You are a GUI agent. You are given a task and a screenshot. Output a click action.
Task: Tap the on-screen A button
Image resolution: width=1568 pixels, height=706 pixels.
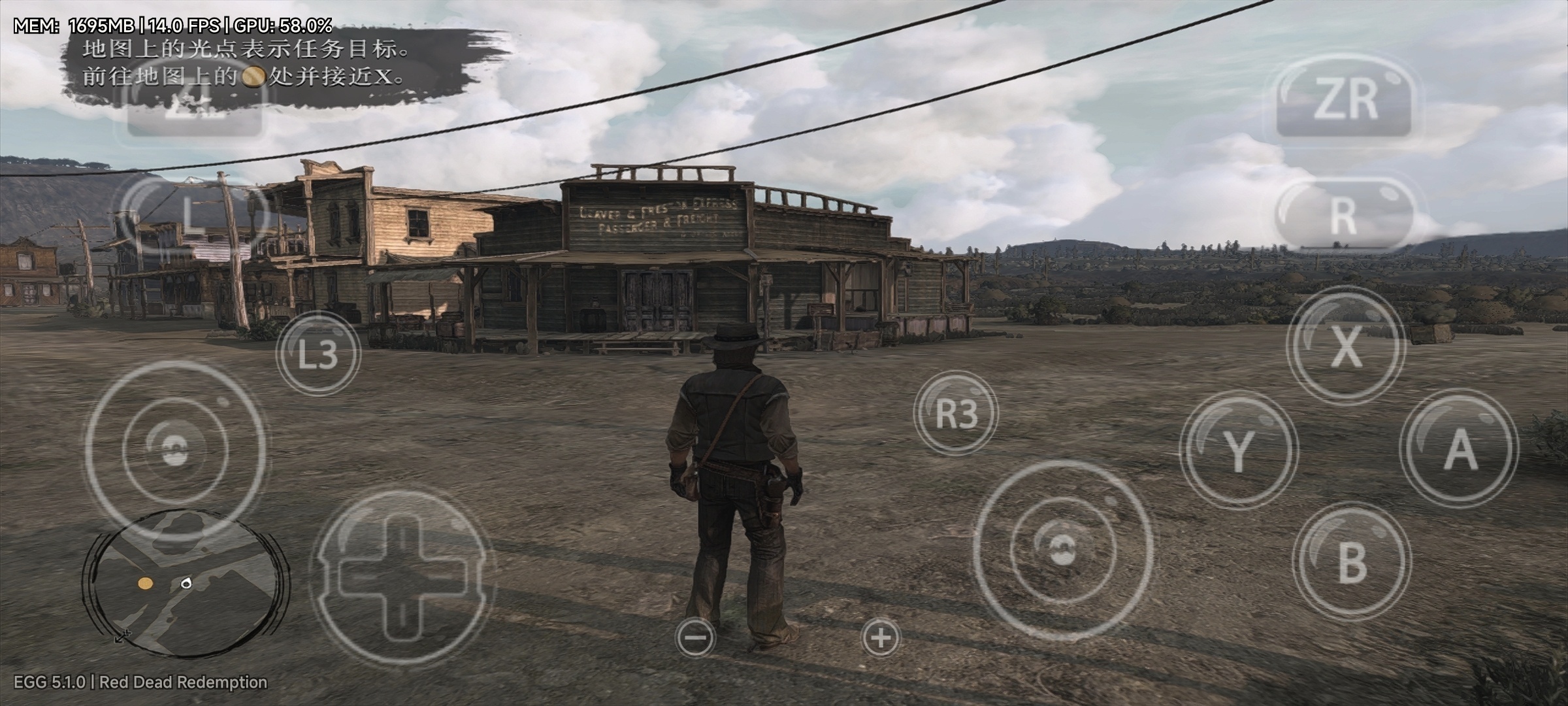coord(1459,448)
